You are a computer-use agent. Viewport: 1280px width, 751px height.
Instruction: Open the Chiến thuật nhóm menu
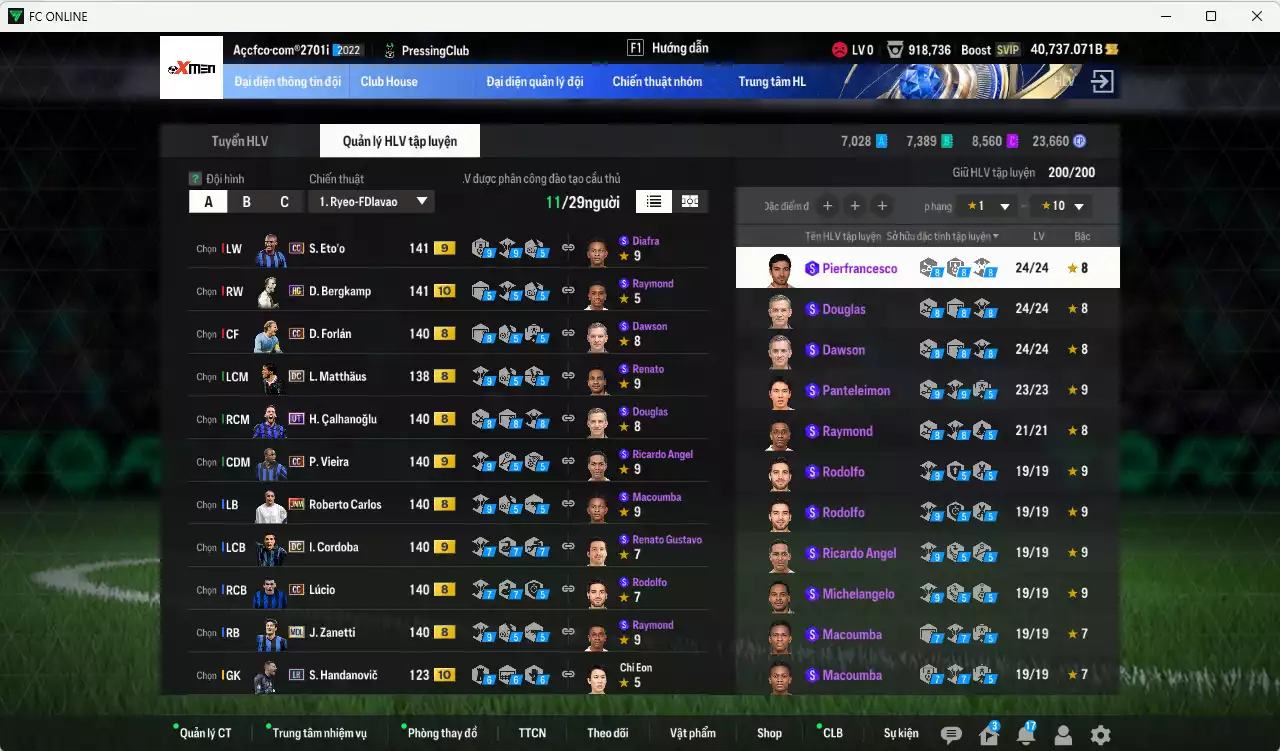pyautogui.click(x=657, y=81)
